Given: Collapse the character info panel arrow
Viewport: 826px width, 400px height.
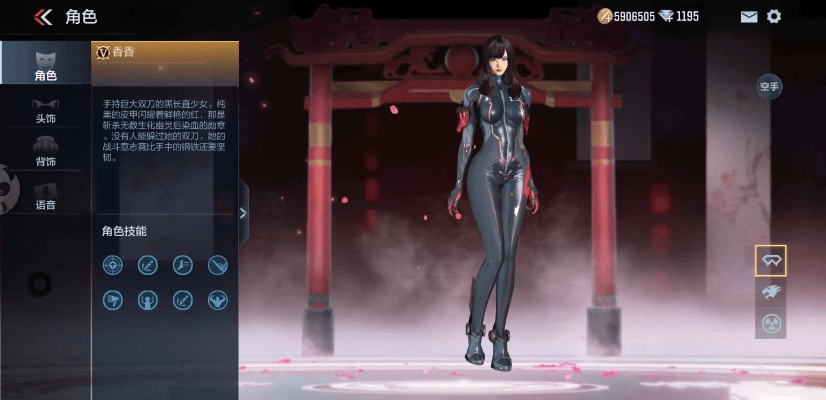Looking at the screenshot, I should [x=243, y=212].
